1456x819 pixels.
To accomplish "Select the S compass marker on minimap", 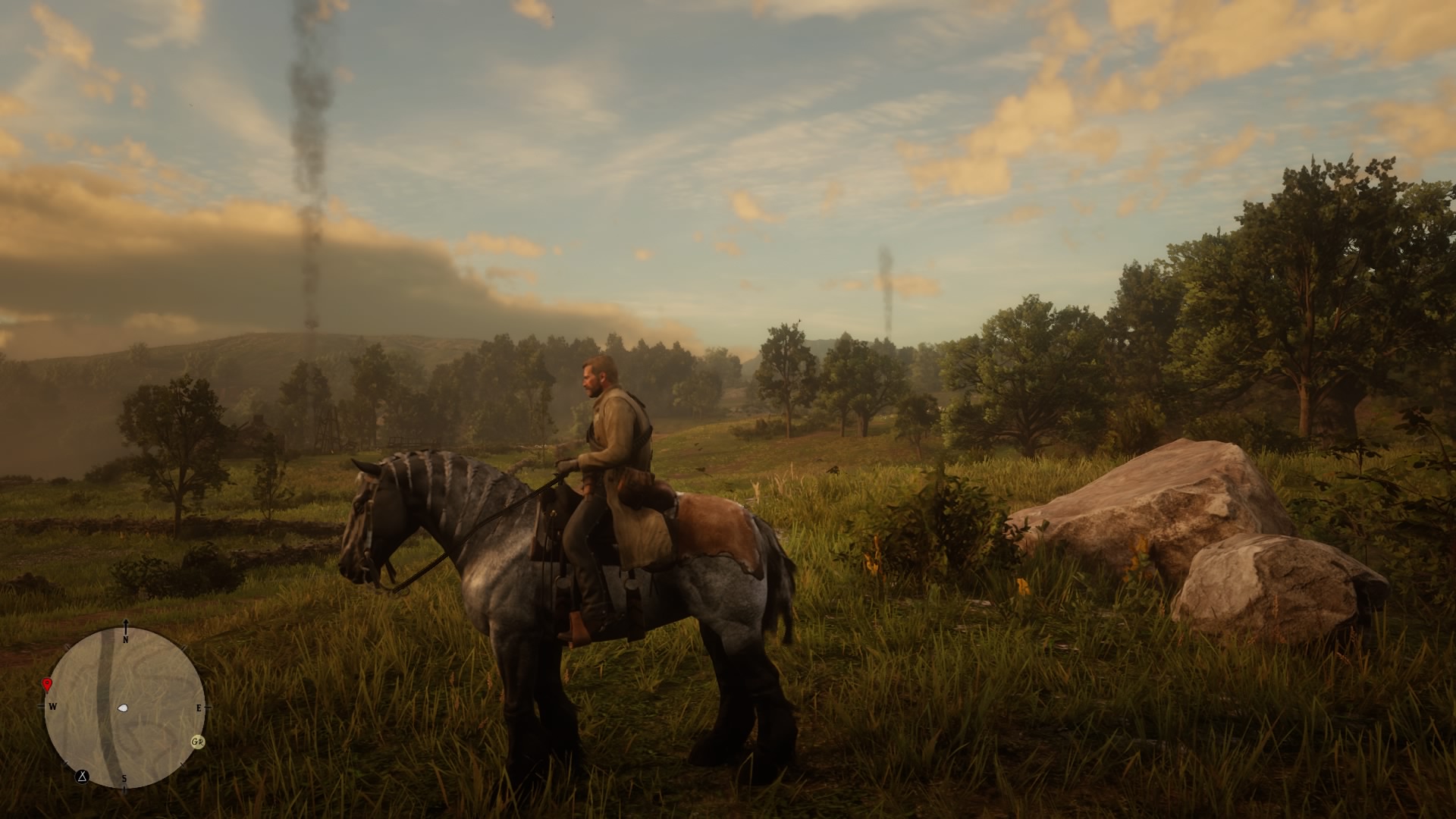I will click(124, 778).
